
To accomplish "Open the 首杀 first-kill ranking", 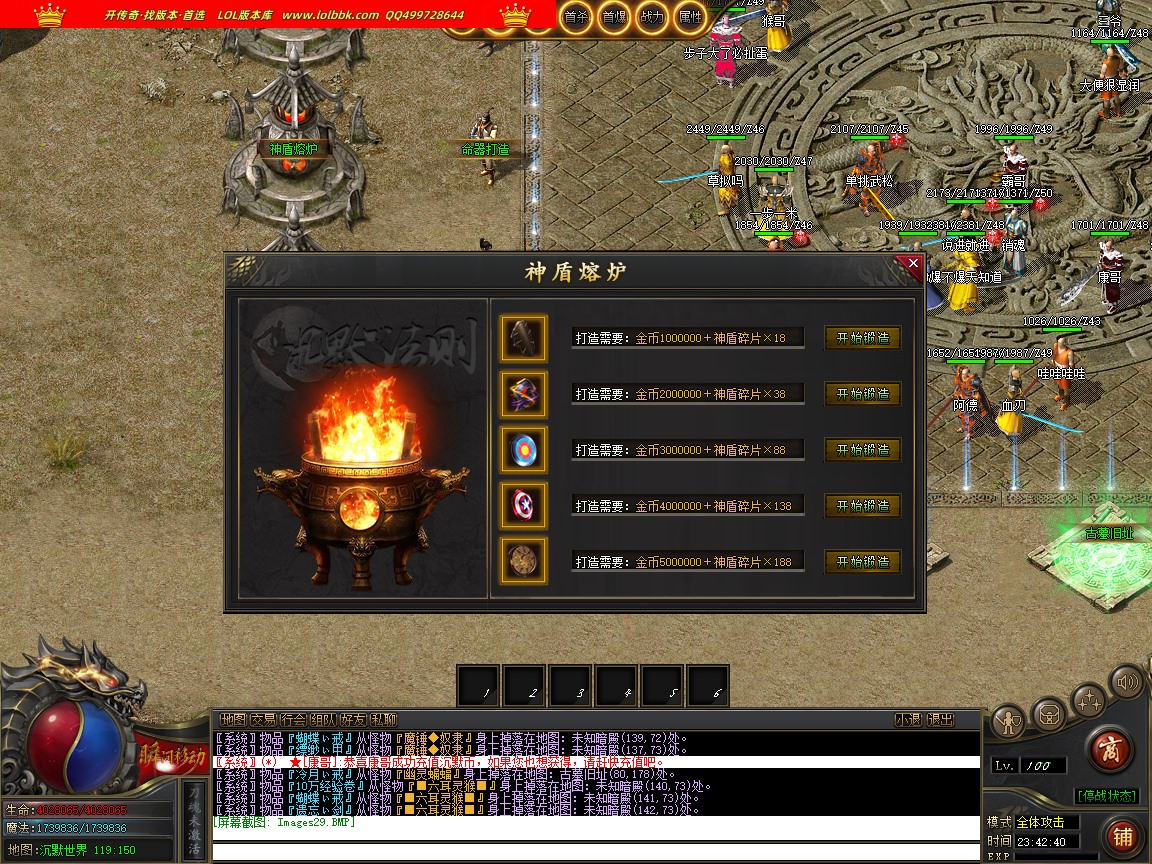I will [575, 17].
